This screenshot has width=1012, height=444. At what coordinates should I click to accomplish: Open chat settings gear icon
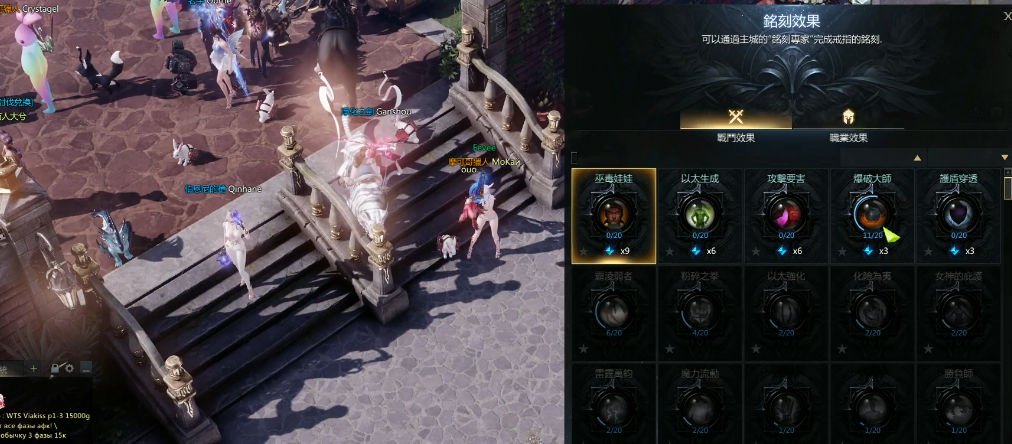[x=70, y=369]
